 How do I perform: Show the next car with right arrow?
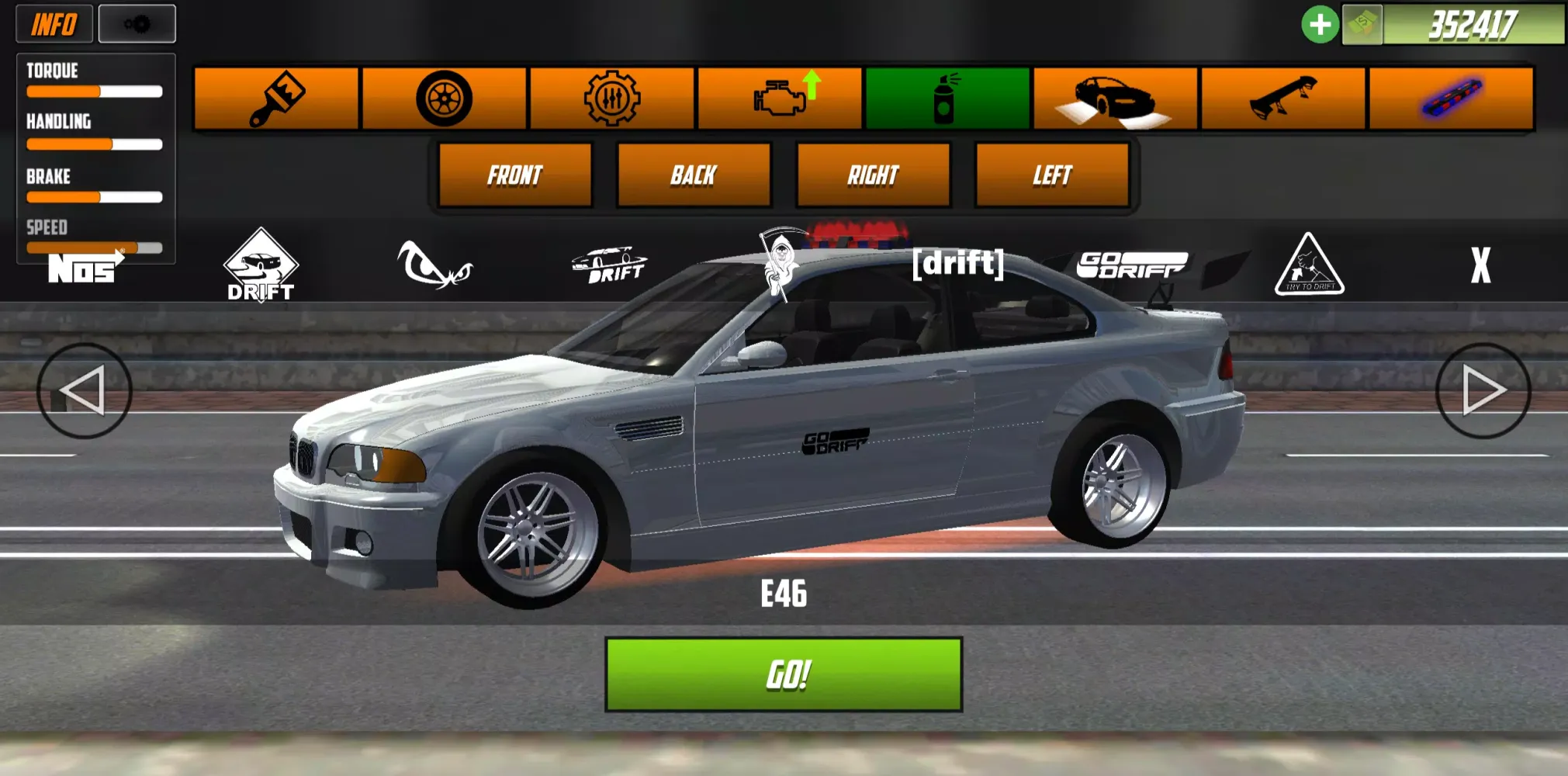[1483, 390]
